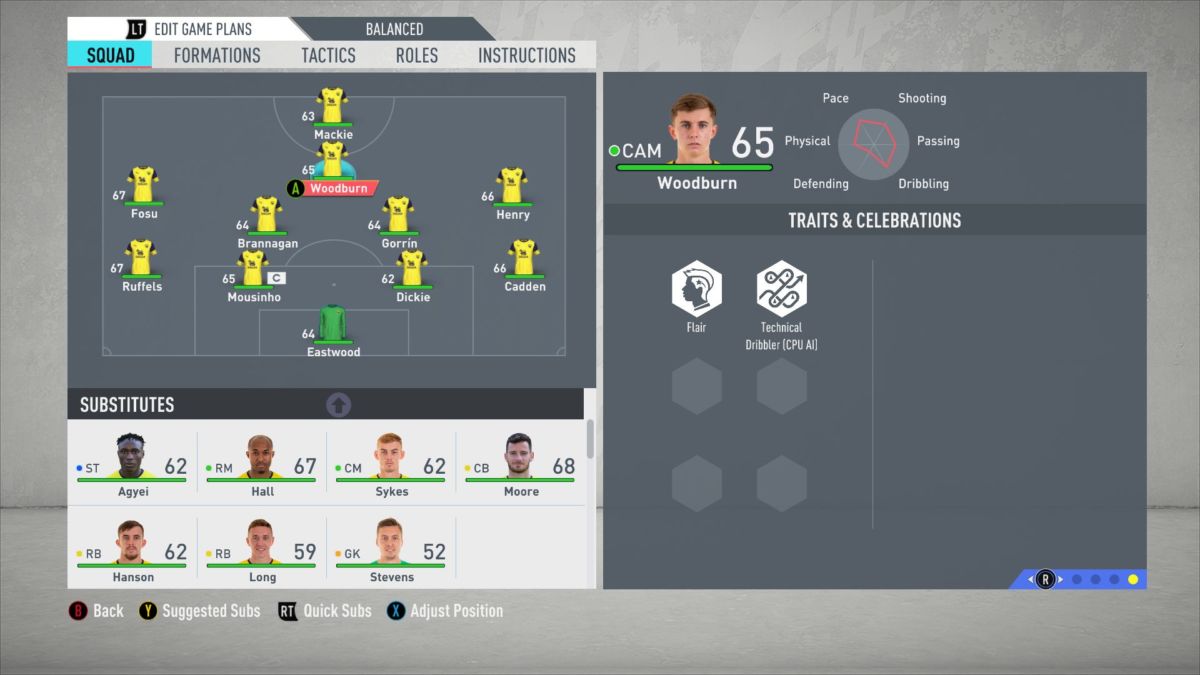Choose captain Mousinho in defence
Screen dimensions: 1200x675
254,270
